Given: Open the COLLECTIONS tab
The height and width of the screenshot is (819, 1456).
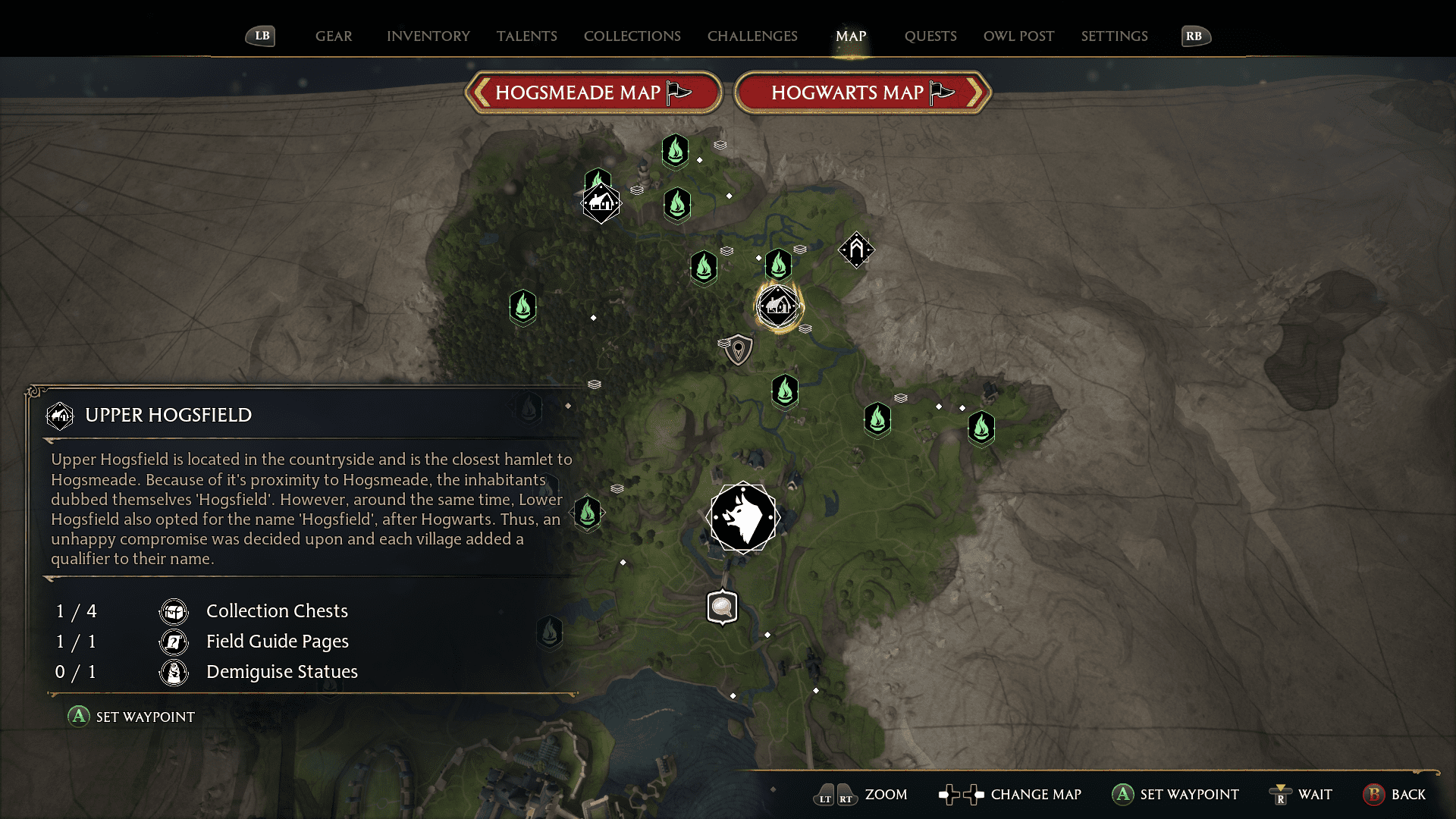Looking at the screenshot, I should click(632, 36).
